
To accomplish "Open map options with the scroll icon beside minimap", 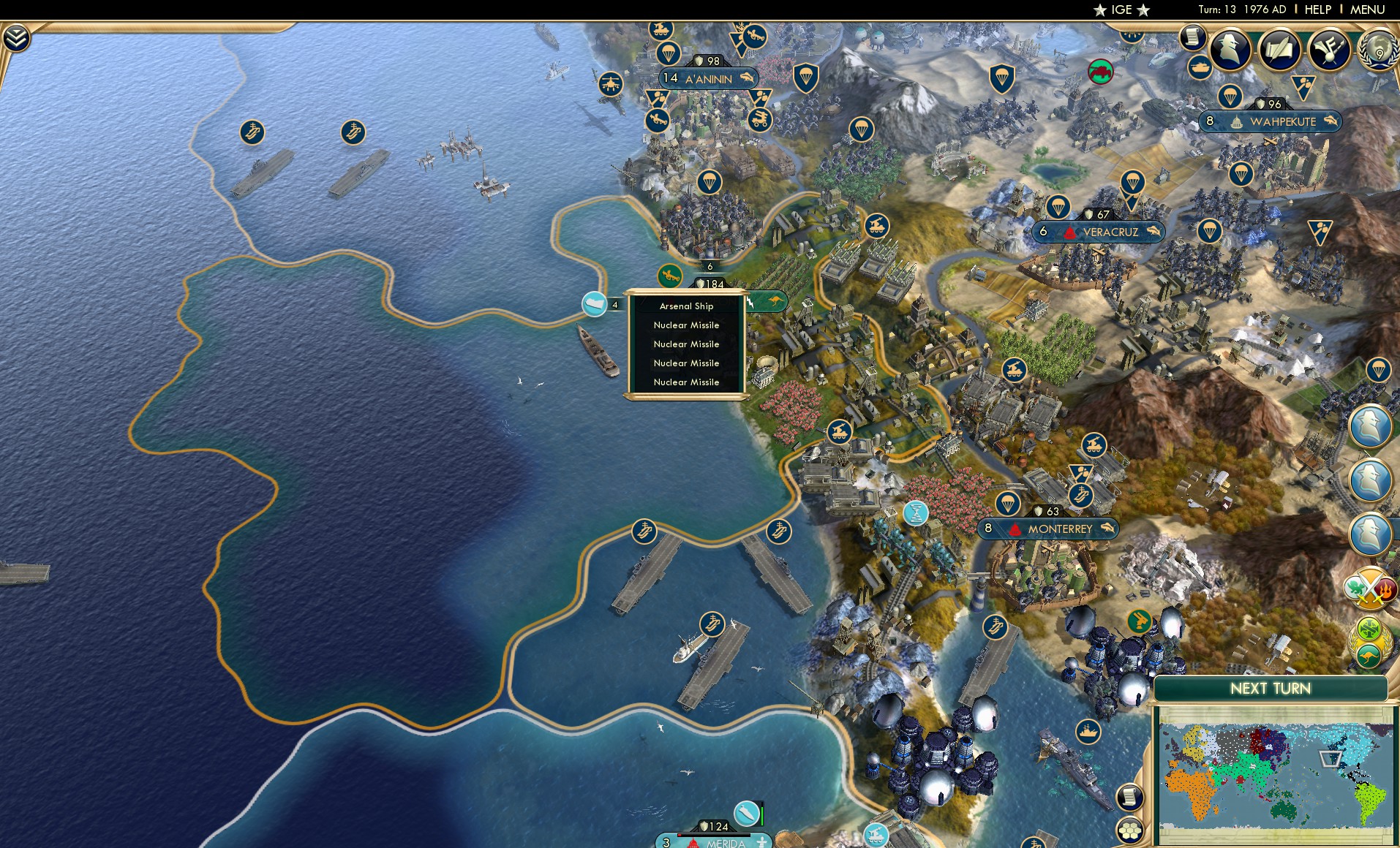I will pyautogui.click(x=1131, y=798).
